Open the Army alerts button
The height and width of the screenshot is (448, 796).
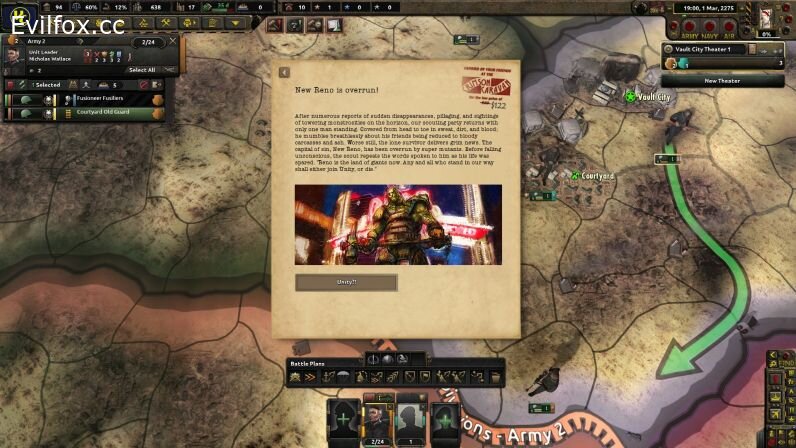[687, 34]
